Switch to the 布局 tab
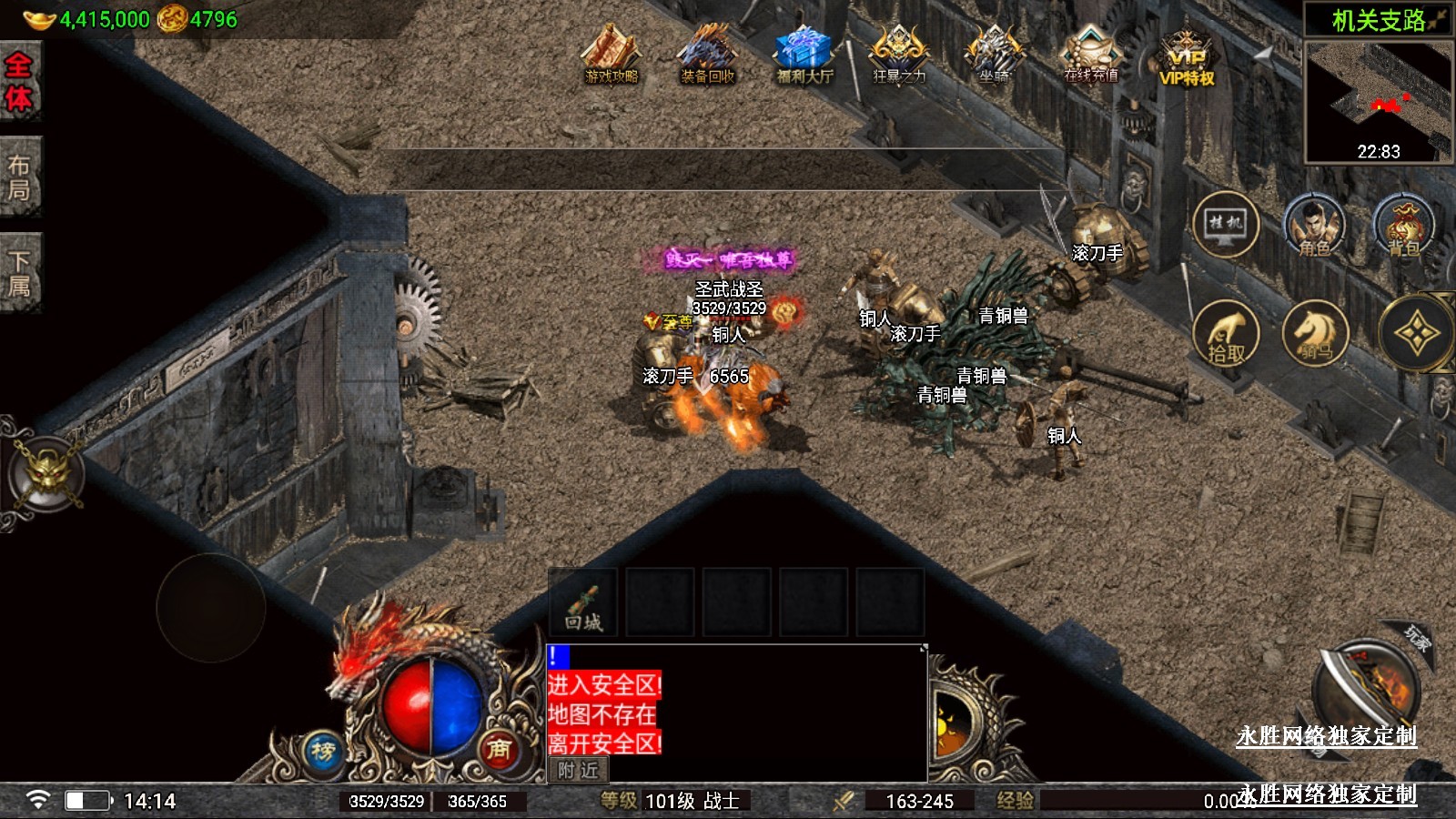1456x819 pixels. click(x=19, y=177)
